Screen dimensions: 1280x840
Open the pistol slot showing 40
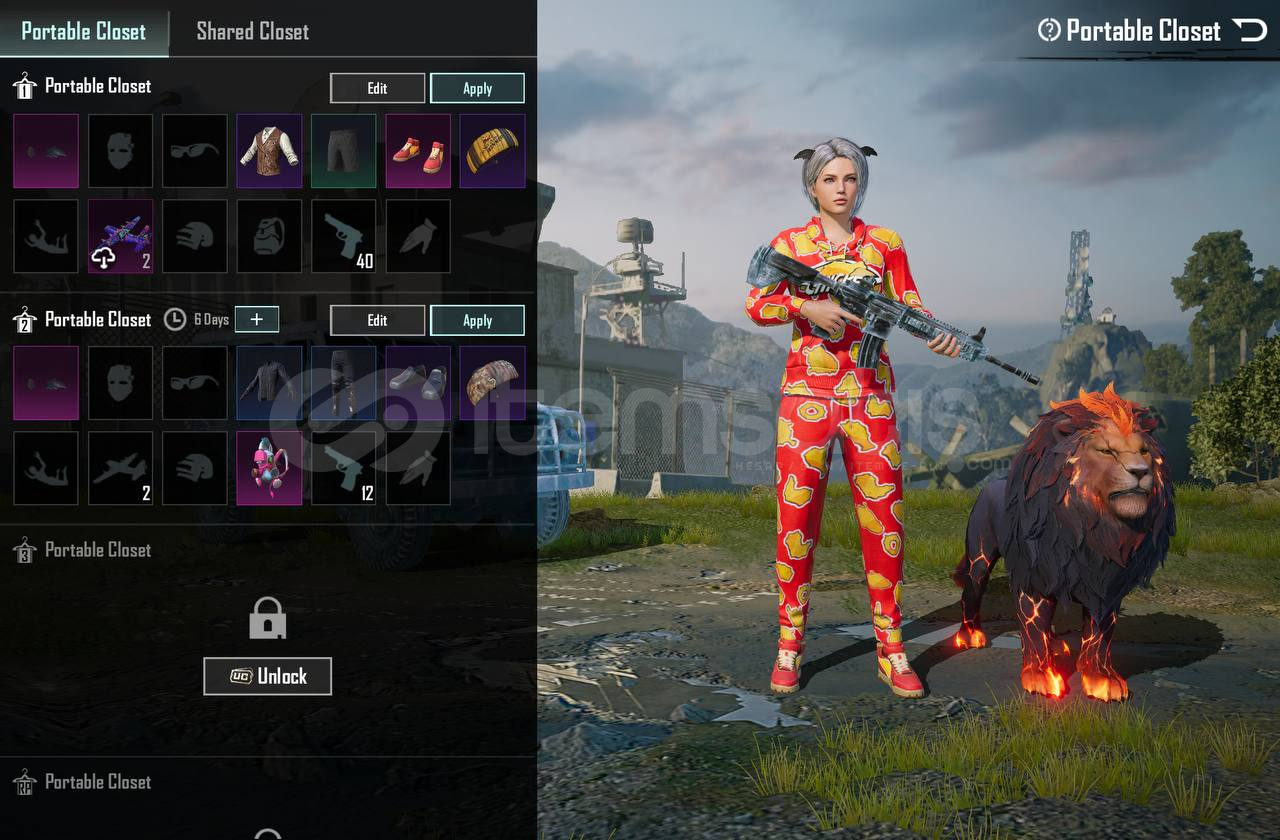pos(343,236)
